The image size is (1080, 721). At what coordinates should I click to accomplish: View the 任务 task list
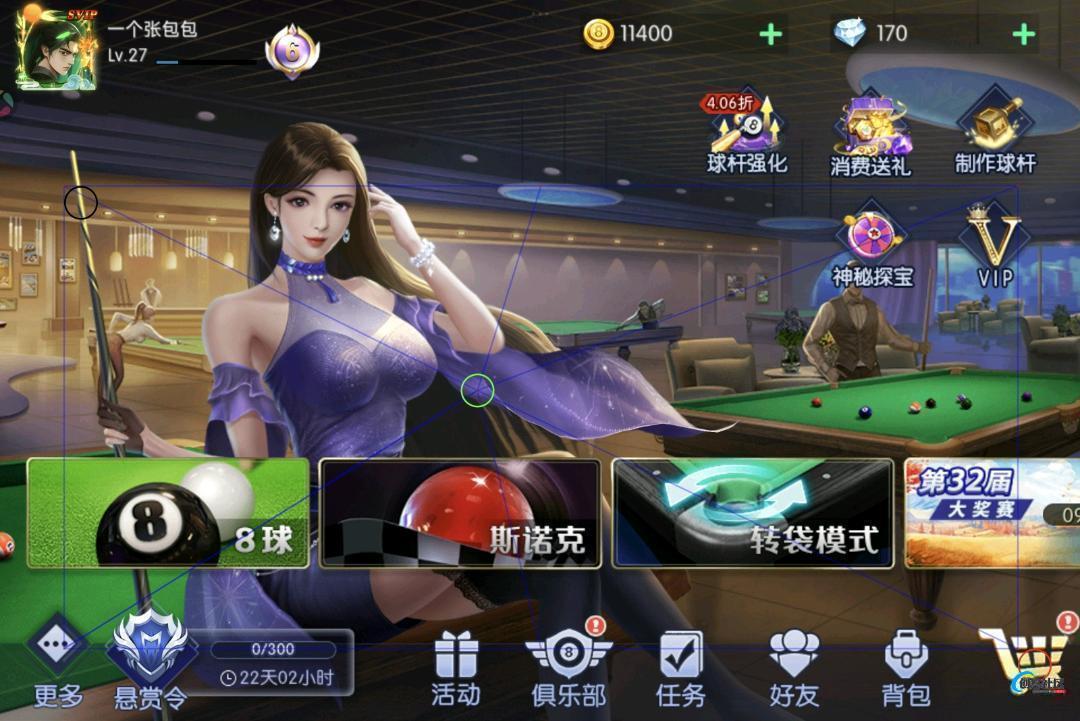(x=681, y=670)
